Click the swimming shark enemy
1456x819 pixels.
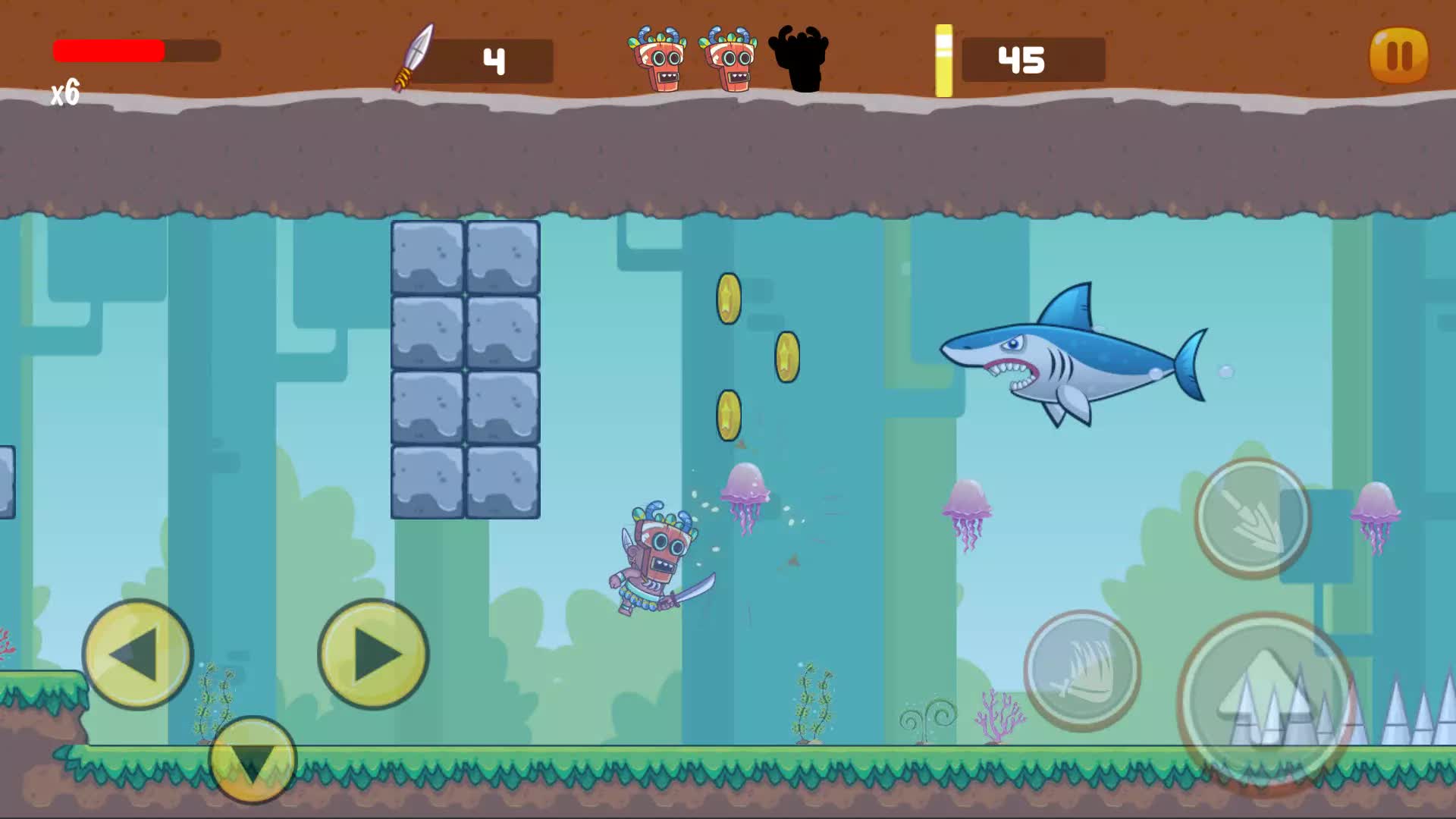click(x=1077, y=356)
